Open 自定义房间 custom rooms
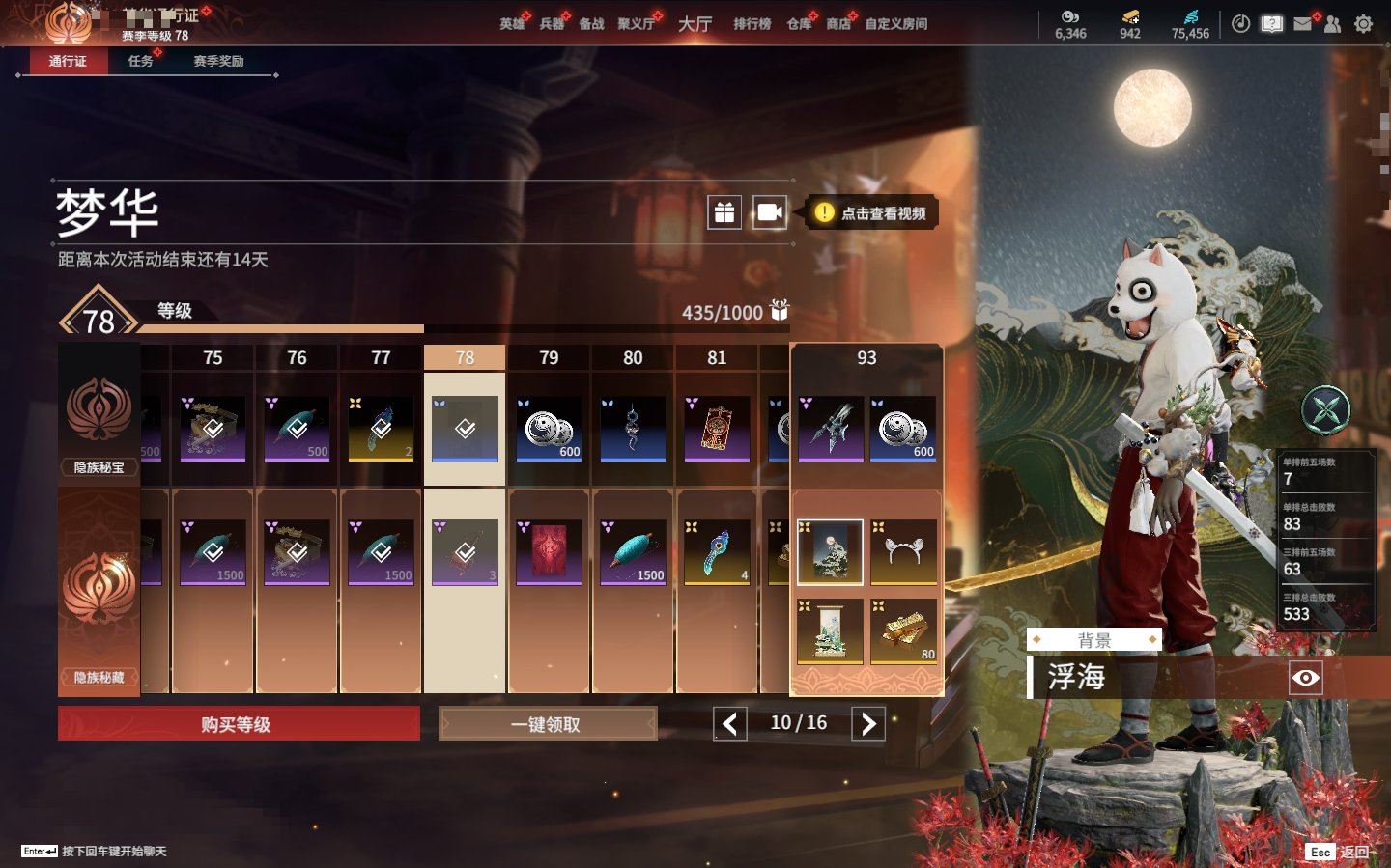Image resolution: width=1391 pixels, height=868 pixels. (895, 24)
